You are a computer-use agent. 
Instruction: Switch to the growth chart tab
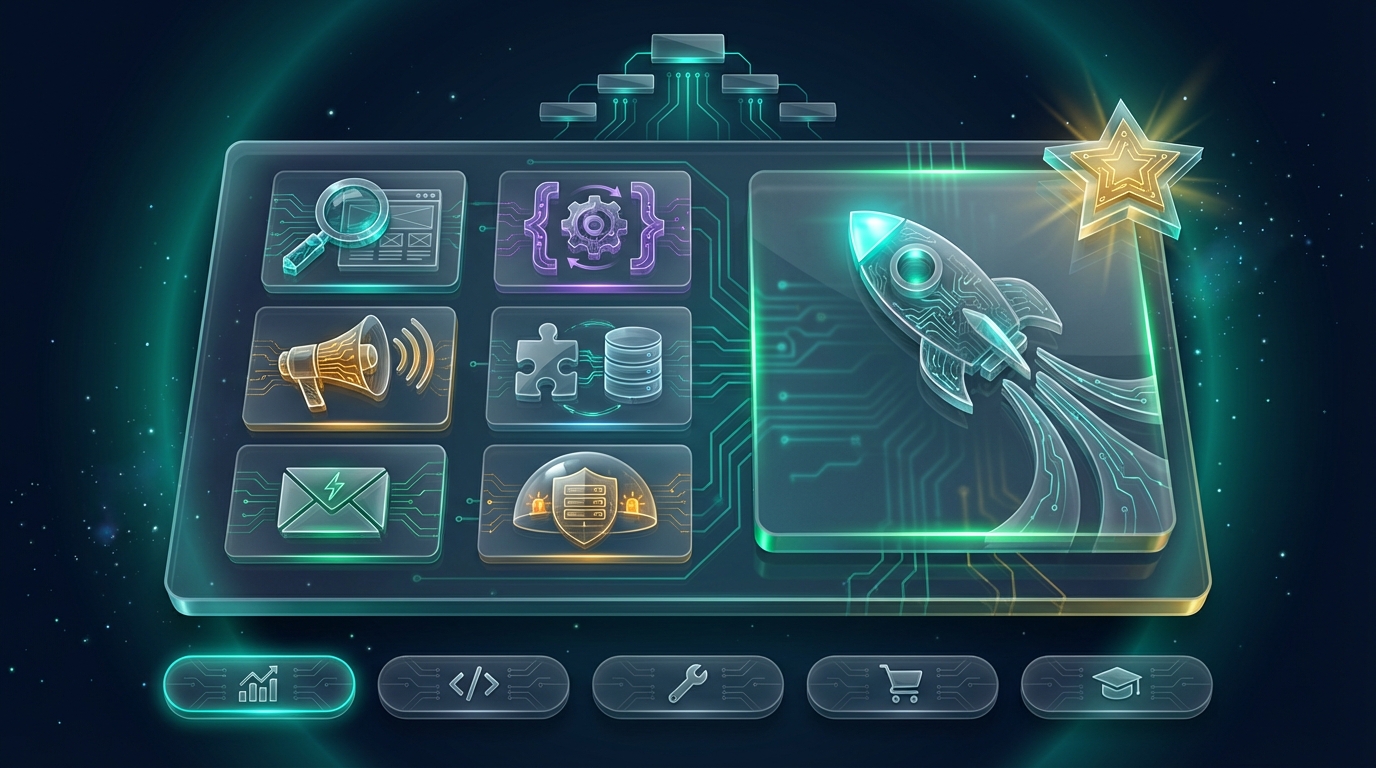pyautogui.click(x=259, y=686)
